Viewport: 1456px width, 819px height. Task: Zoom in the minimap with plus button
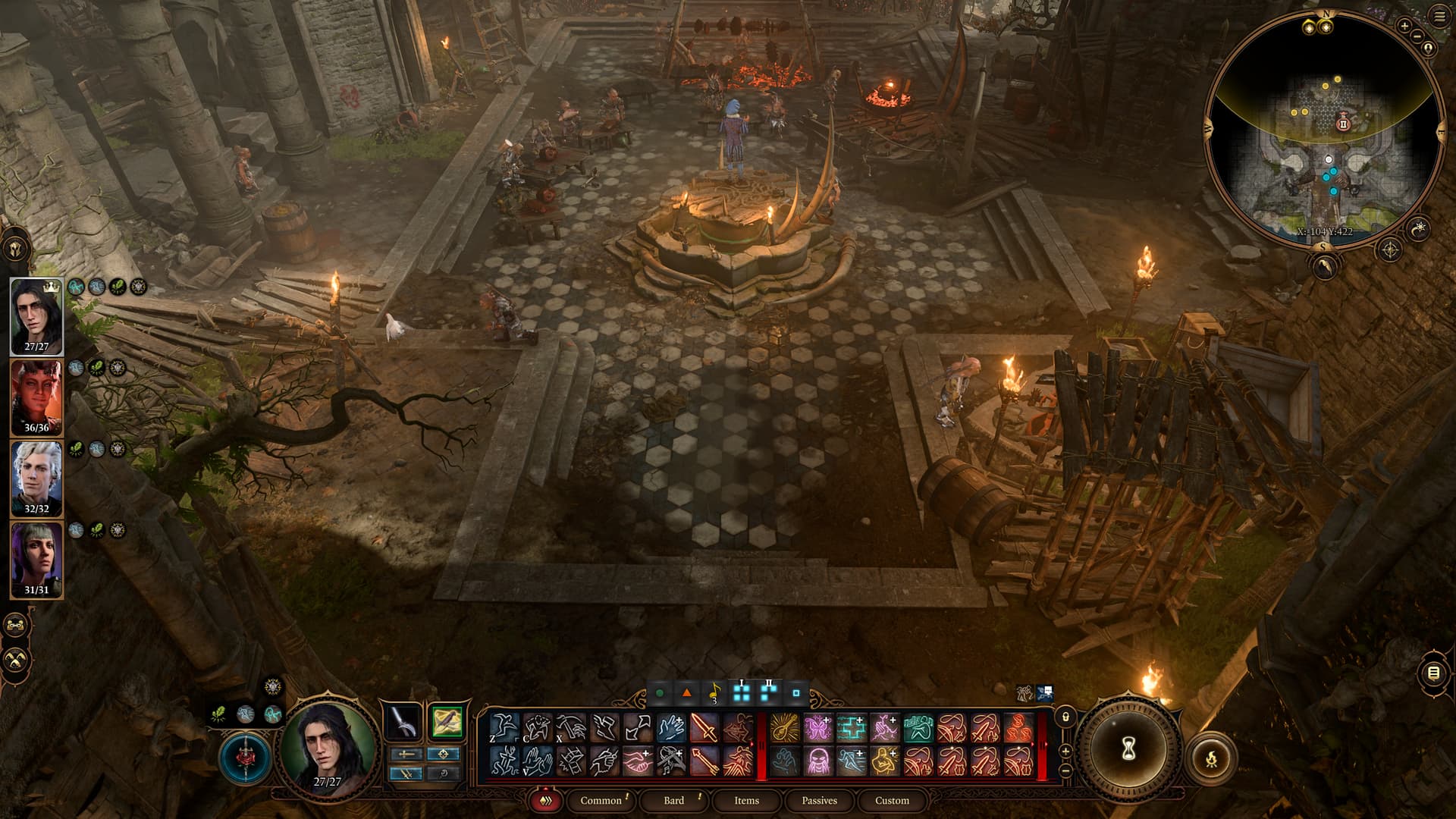pos(1404,26)
